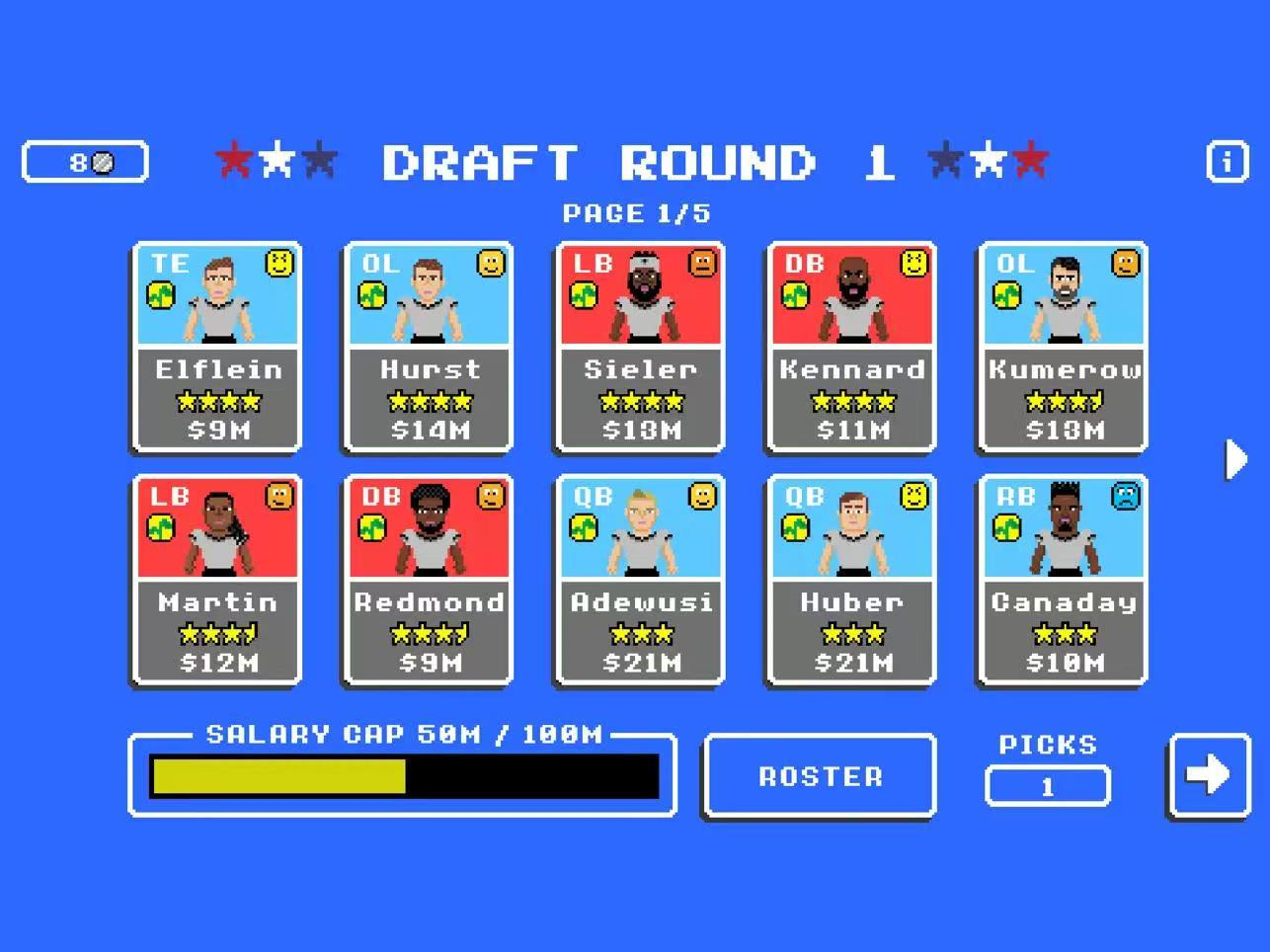Show the next page of draft players

pos(1234,459)
